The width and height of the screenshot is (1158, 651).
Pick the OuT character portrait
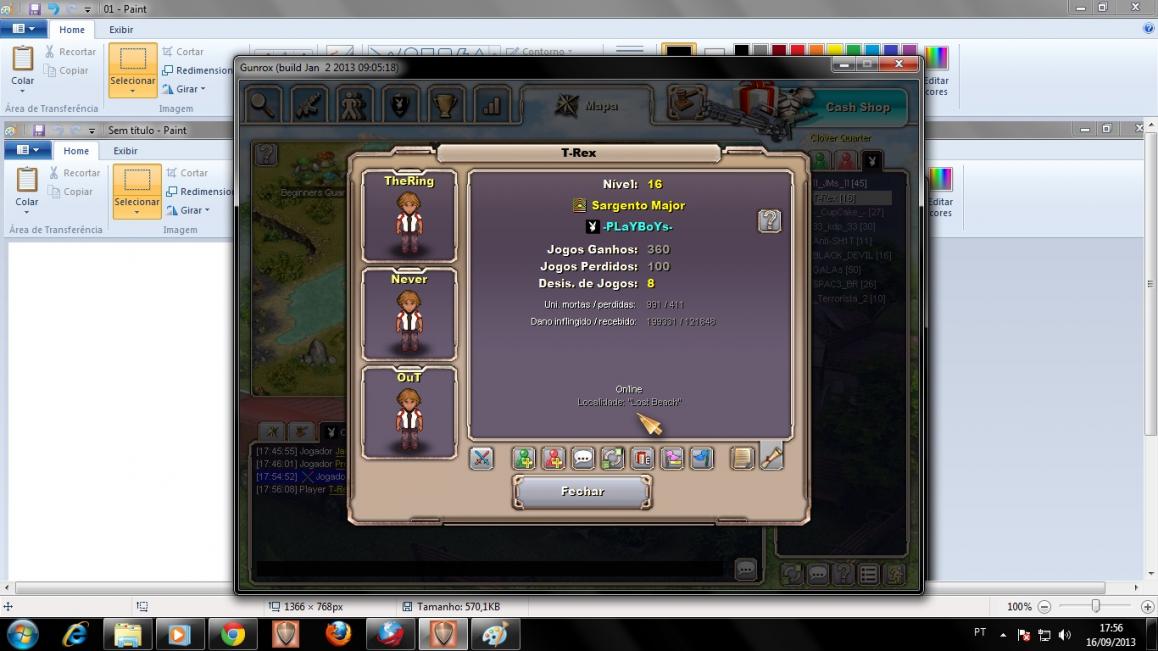(409, 412)
